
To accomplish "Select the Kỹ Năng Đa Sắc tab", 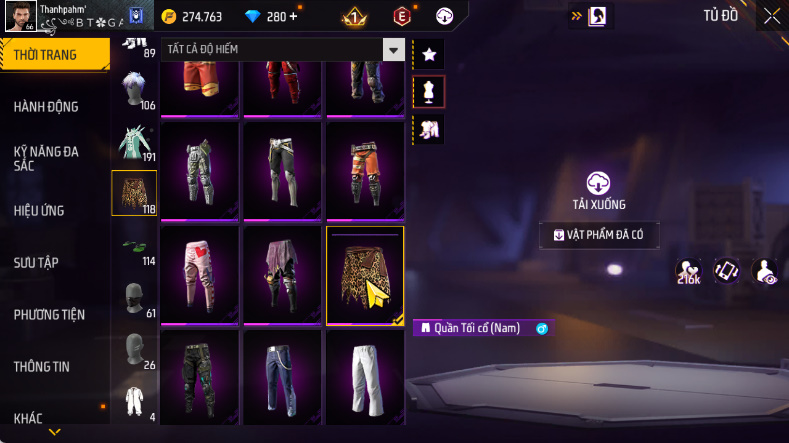I will point(46,158).
